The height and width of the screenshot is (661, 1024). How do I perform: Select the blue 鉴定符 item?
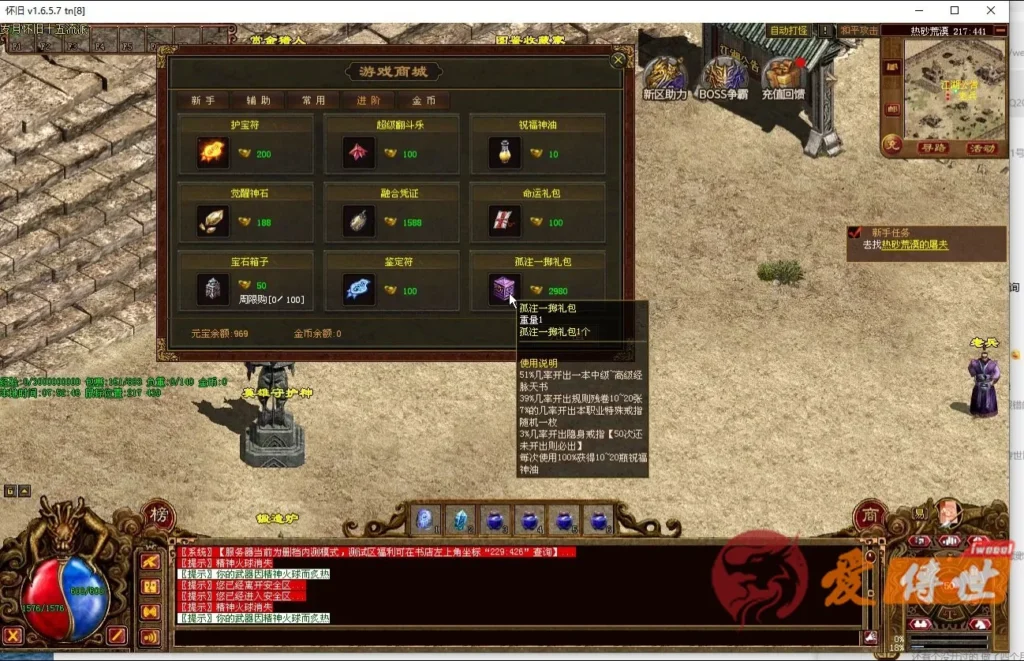click(357, 288)
